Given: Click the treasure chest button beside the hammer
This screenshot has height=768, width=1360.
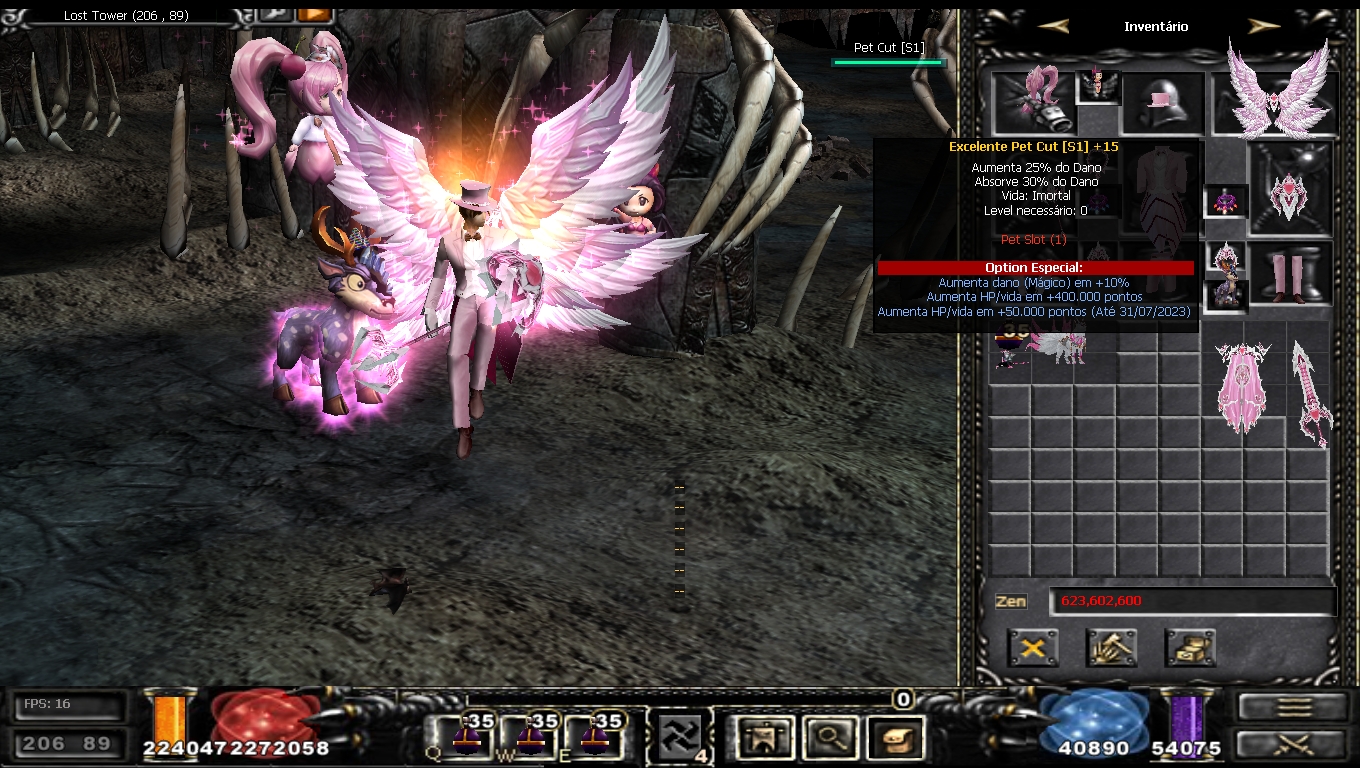Looking at the screenshot, I should [x=1190, y=648].
